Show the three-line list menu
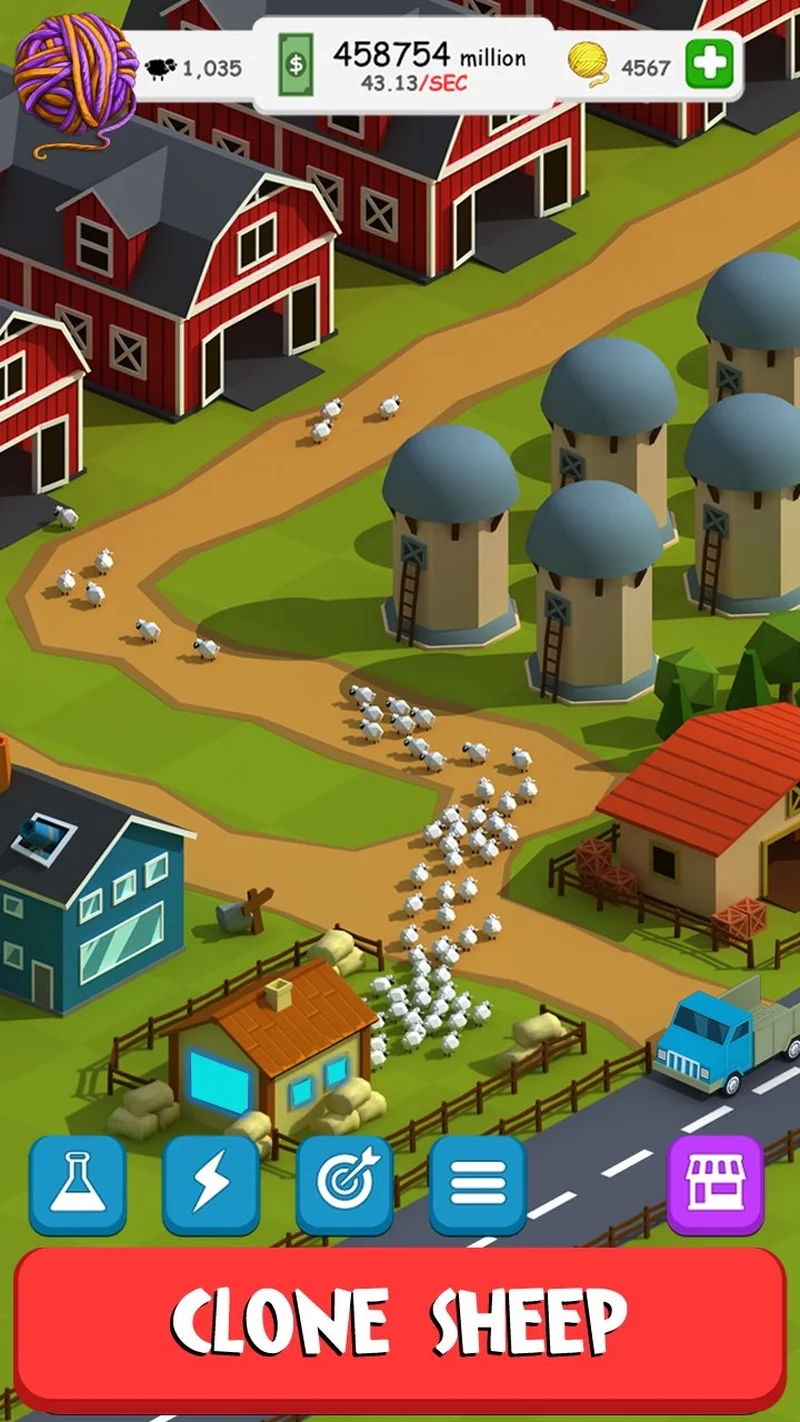Image resolution: width=800 pixels, height=1422 pixels. pos(477,1185)
